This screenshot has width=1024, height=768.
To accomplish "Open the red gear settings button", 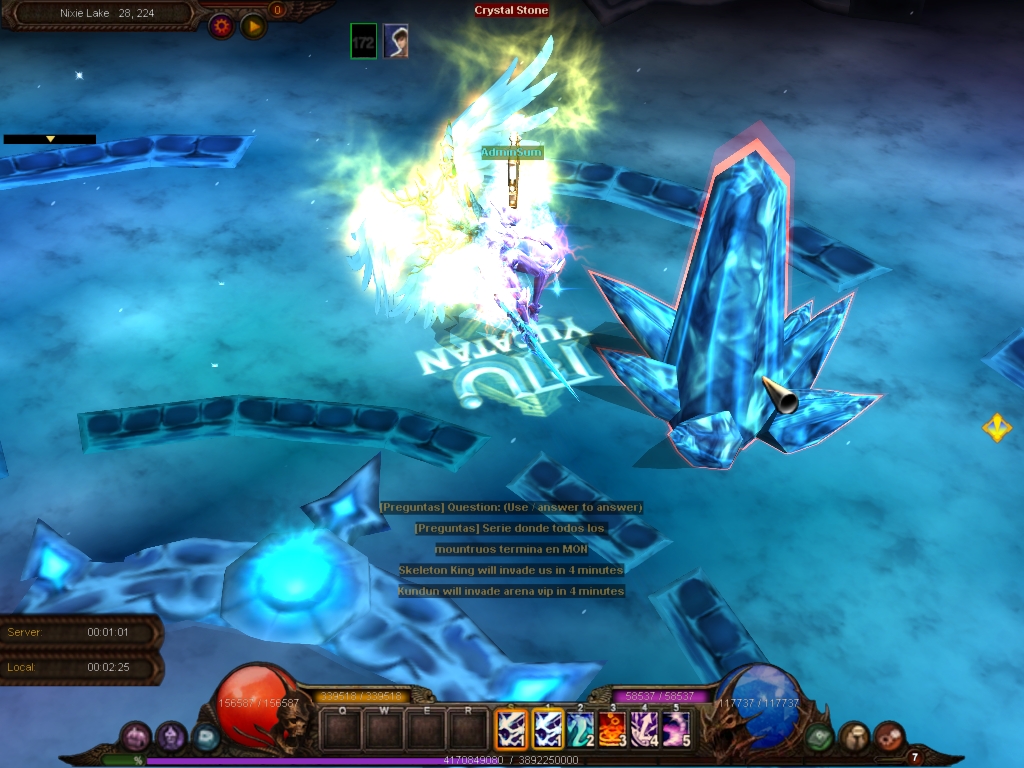I will [221, 26].
